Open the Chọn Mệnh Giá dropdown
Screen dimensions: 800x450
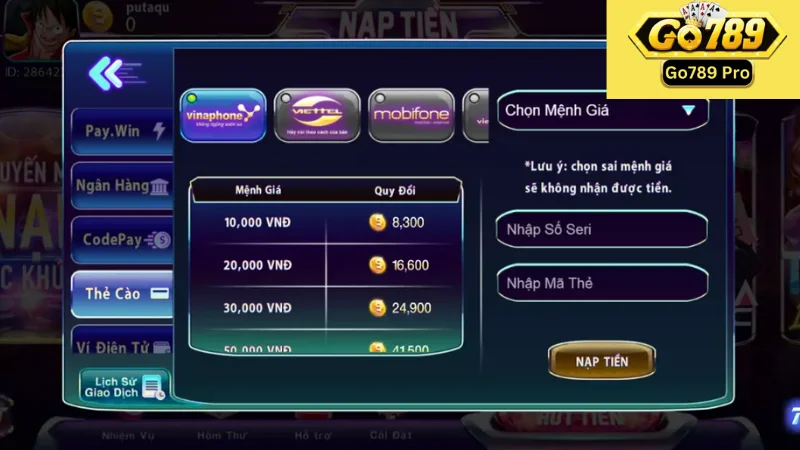click(x=600, y=110)
